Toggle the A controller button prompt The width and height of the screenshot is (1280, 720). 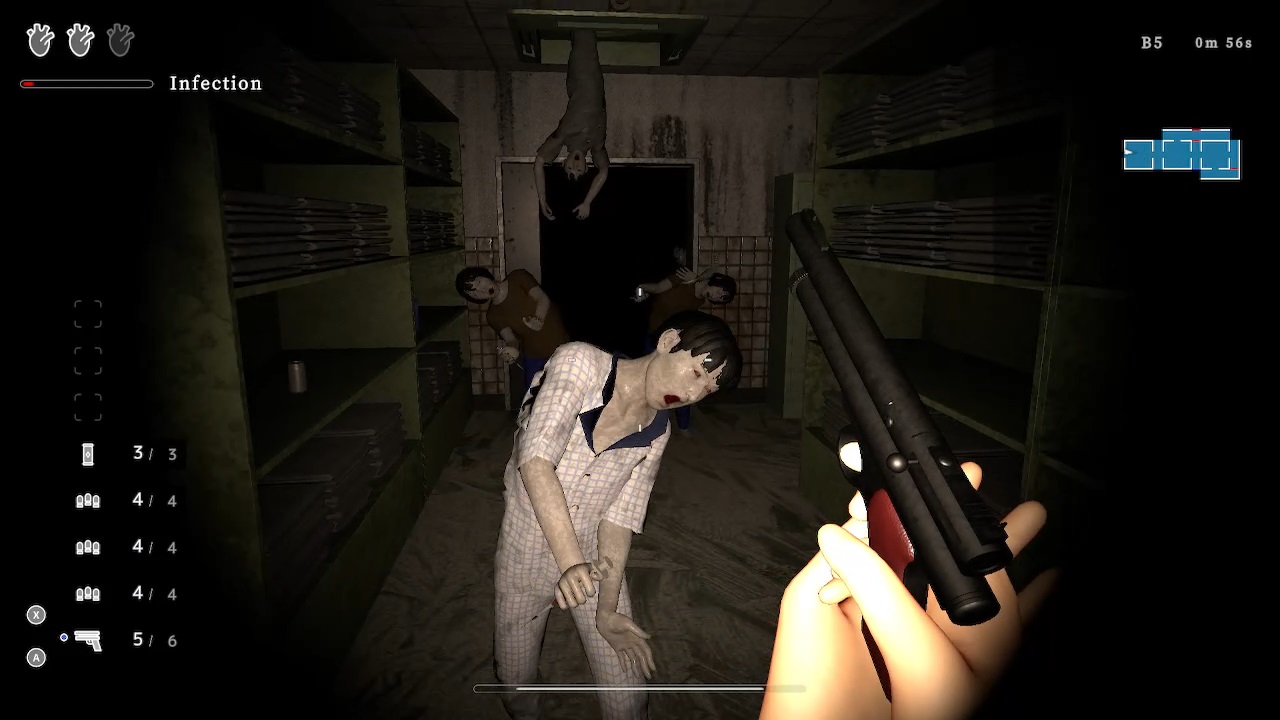click(x=36, y=658)
